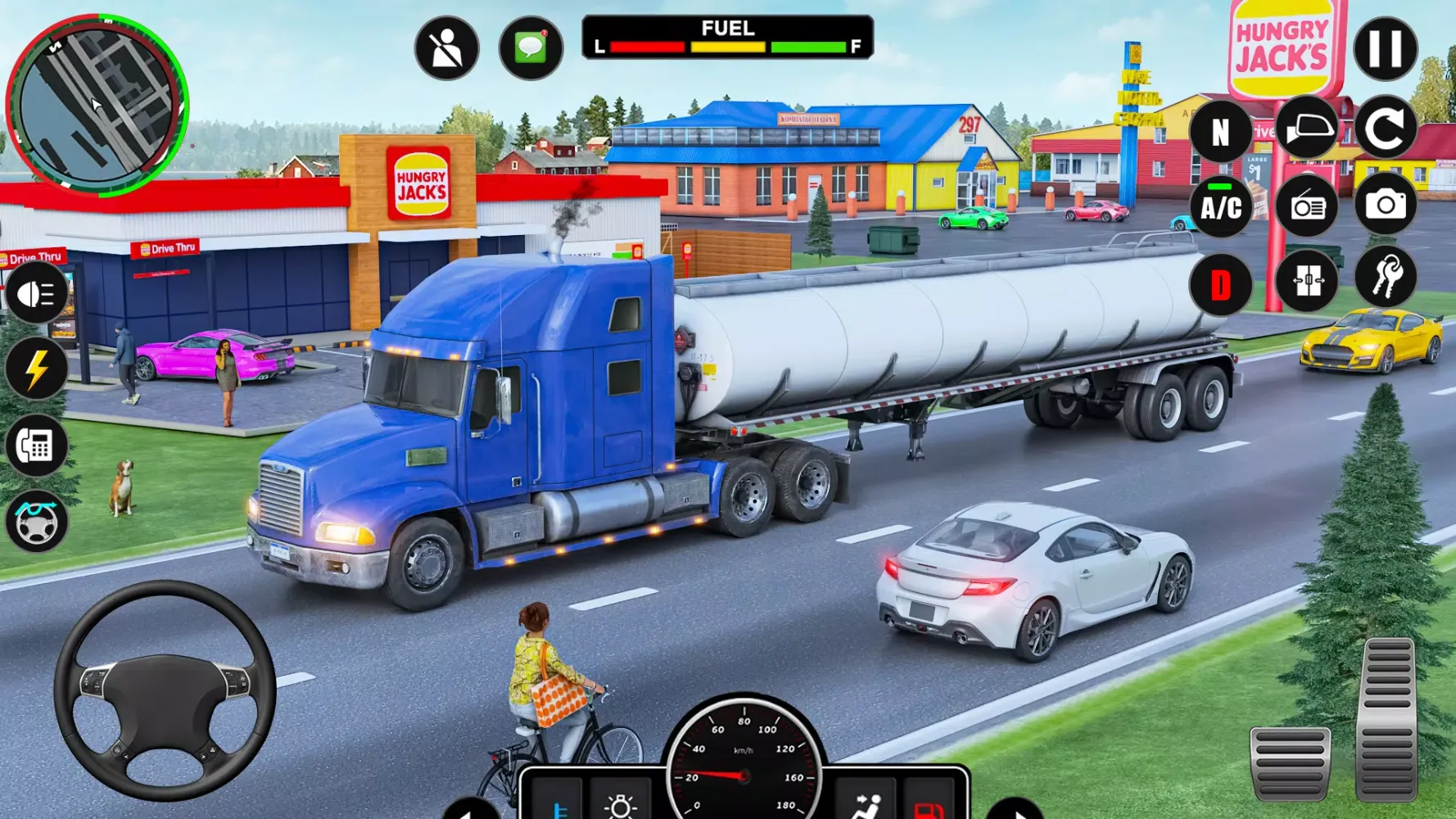This screenshot has width=1456, height=819.
Task: Fasten the seatbelt using the belt icon
Action: [x=445, y=48]
